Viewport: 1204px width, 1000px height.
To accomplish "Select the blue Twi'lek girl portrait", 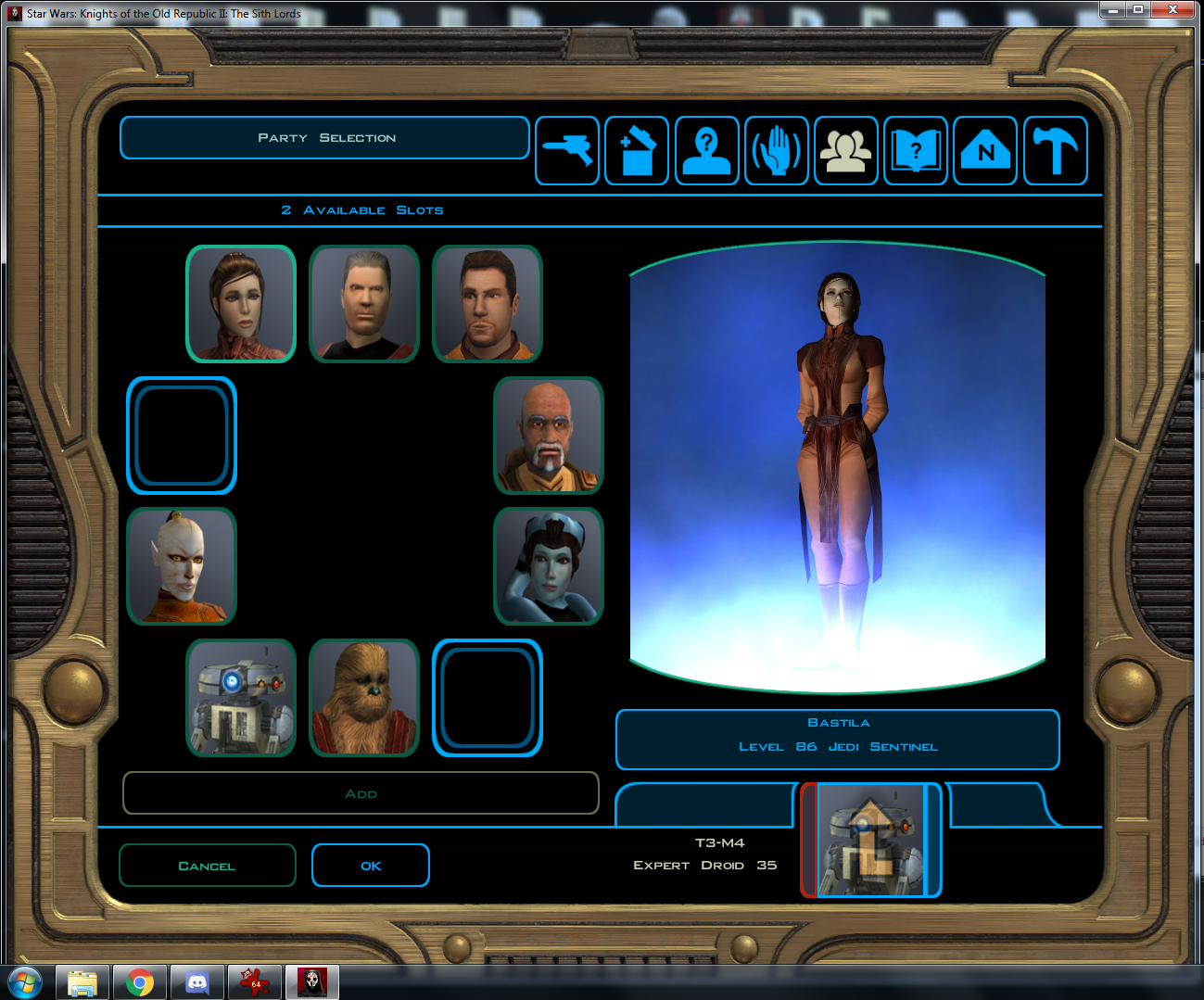I will click(x=549, y=566).
